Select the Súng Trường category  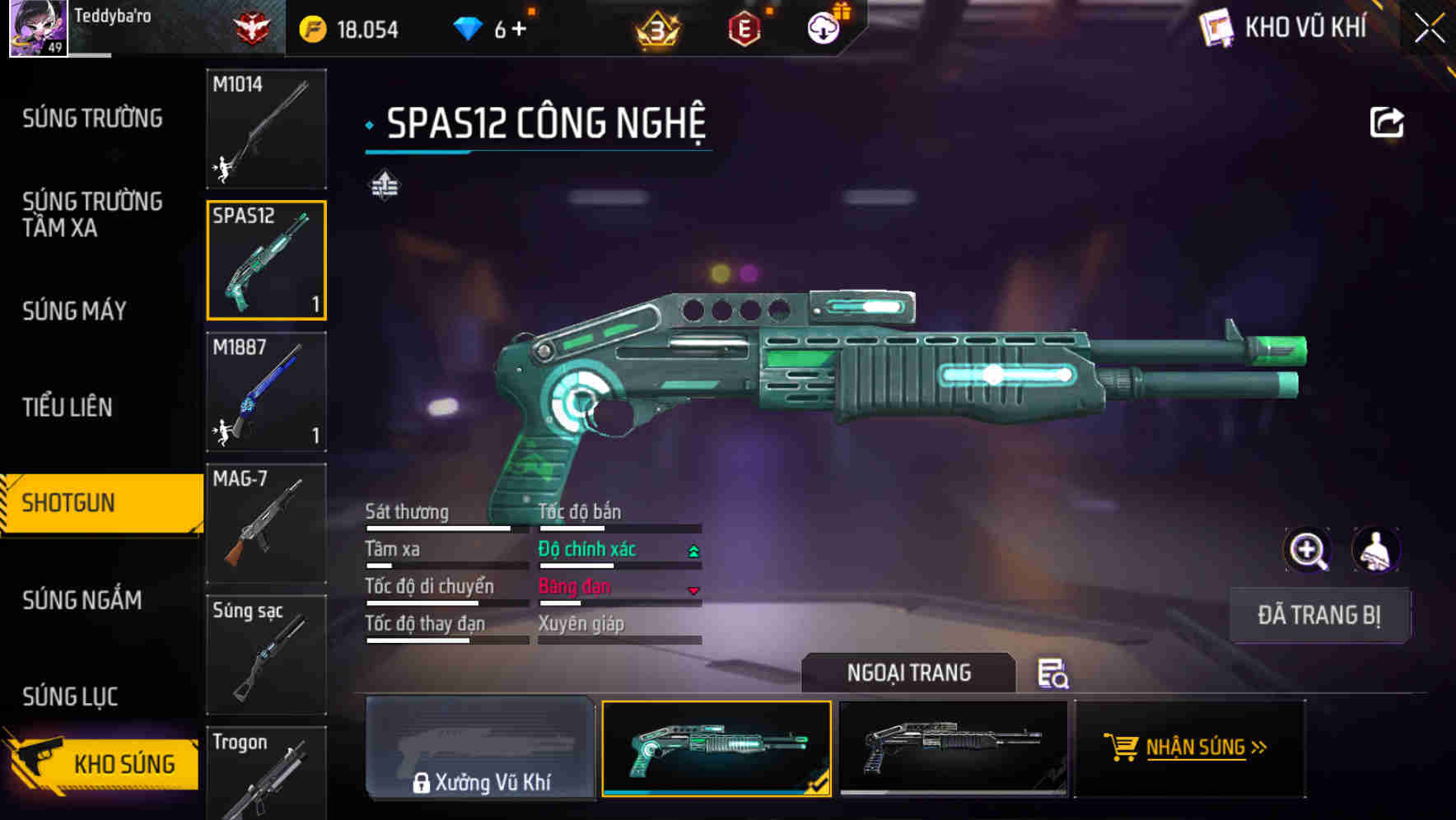[x=92, y=119]
